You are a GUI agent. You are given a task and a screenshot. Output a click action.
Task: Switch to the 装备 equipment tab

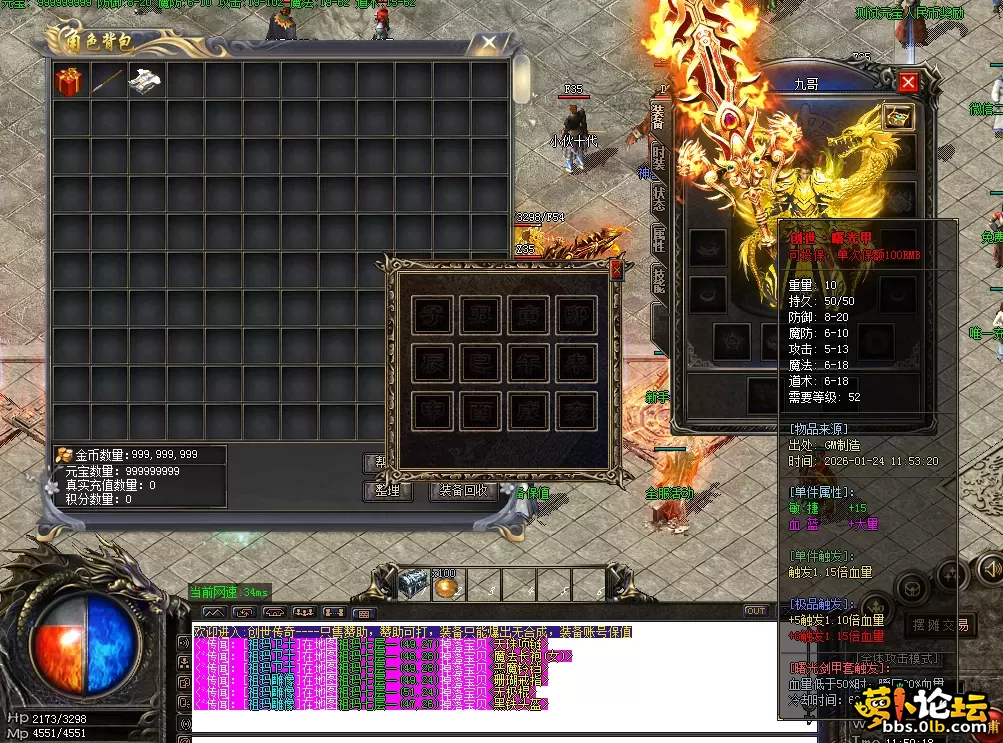point(658,116)
